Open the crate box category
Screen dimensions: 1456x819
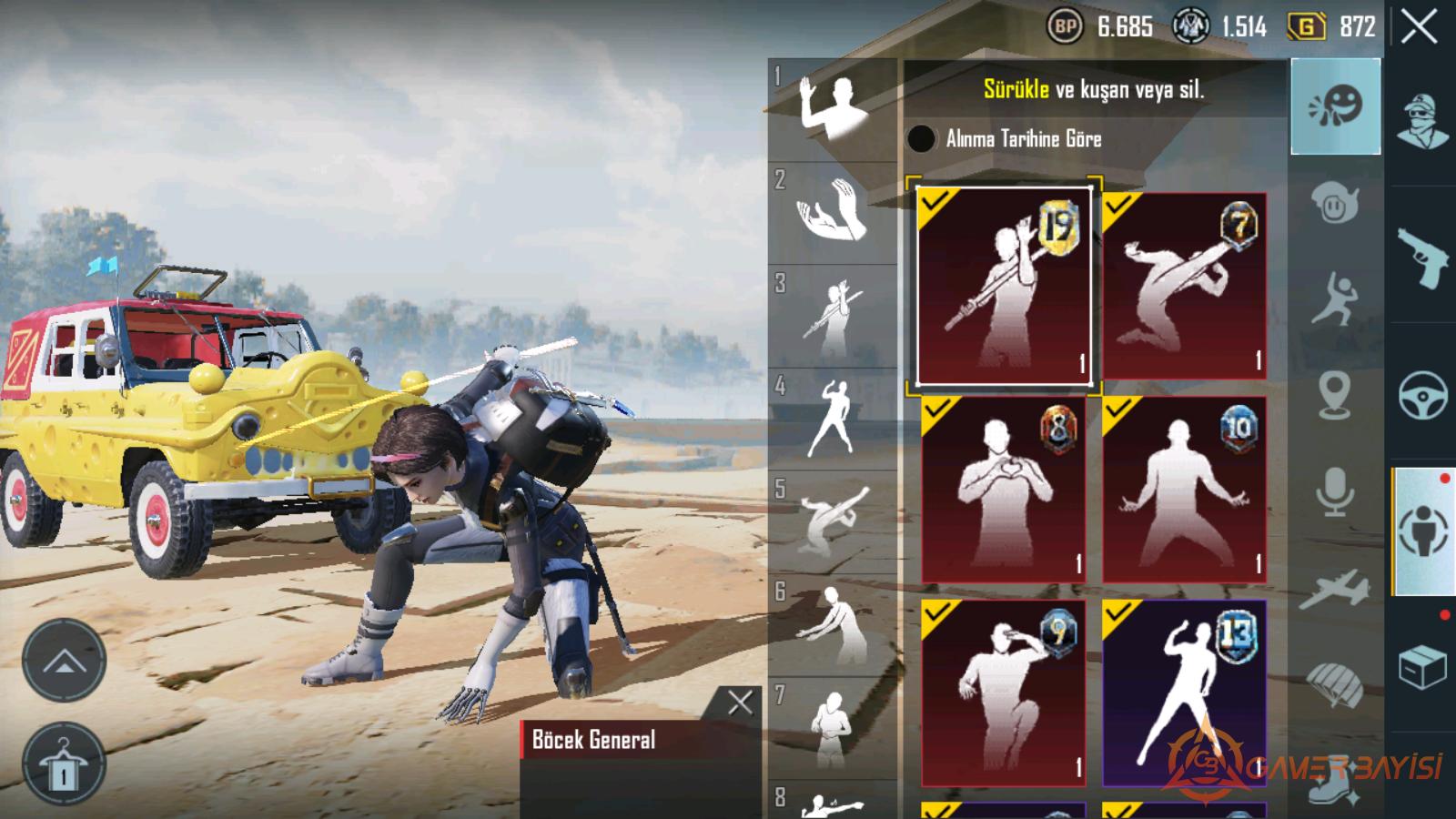click(x=1423, y=668)
